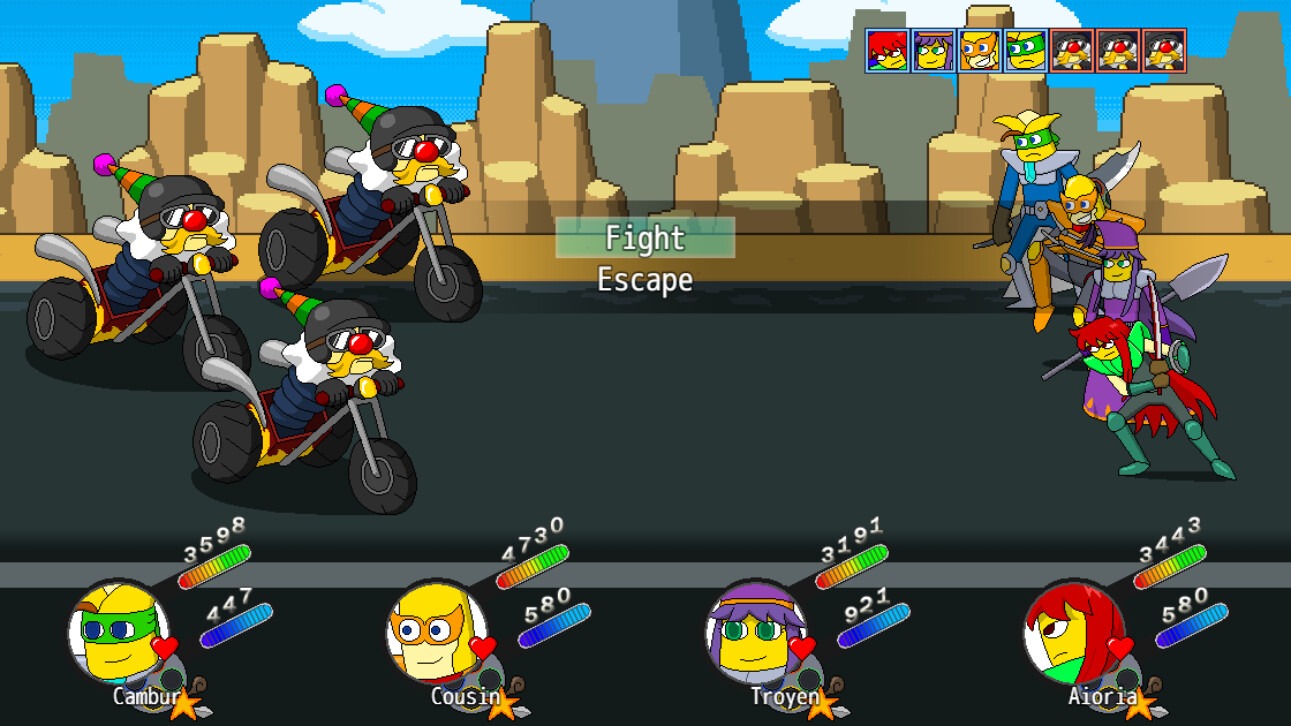Screen dimensions: 1291x726
Task: Click the red-haired hero turn order icon
Action: (x=887, y=50)
